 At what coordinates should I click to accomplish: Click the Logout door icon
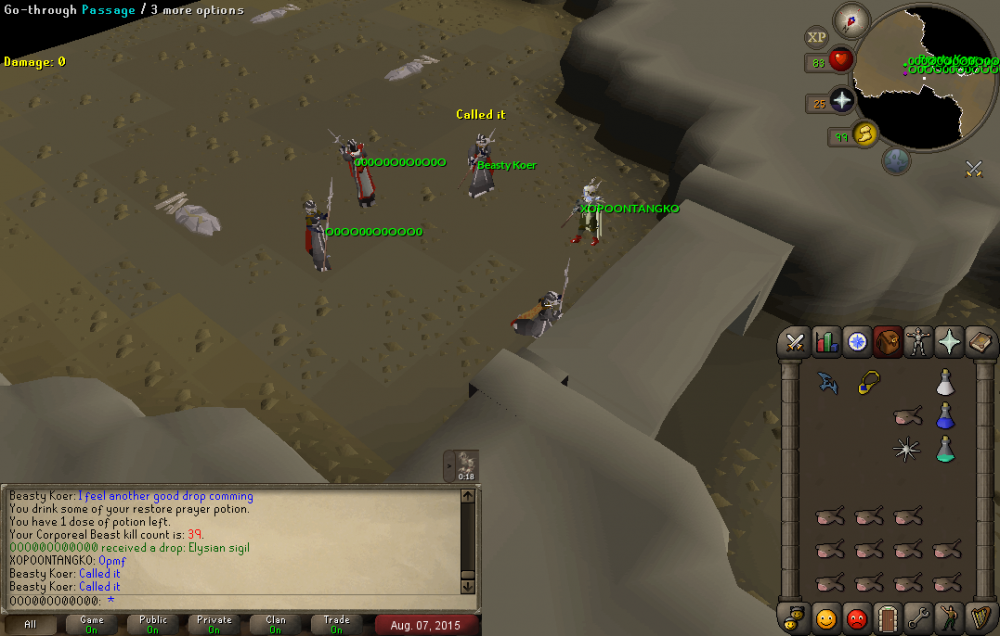888,617
